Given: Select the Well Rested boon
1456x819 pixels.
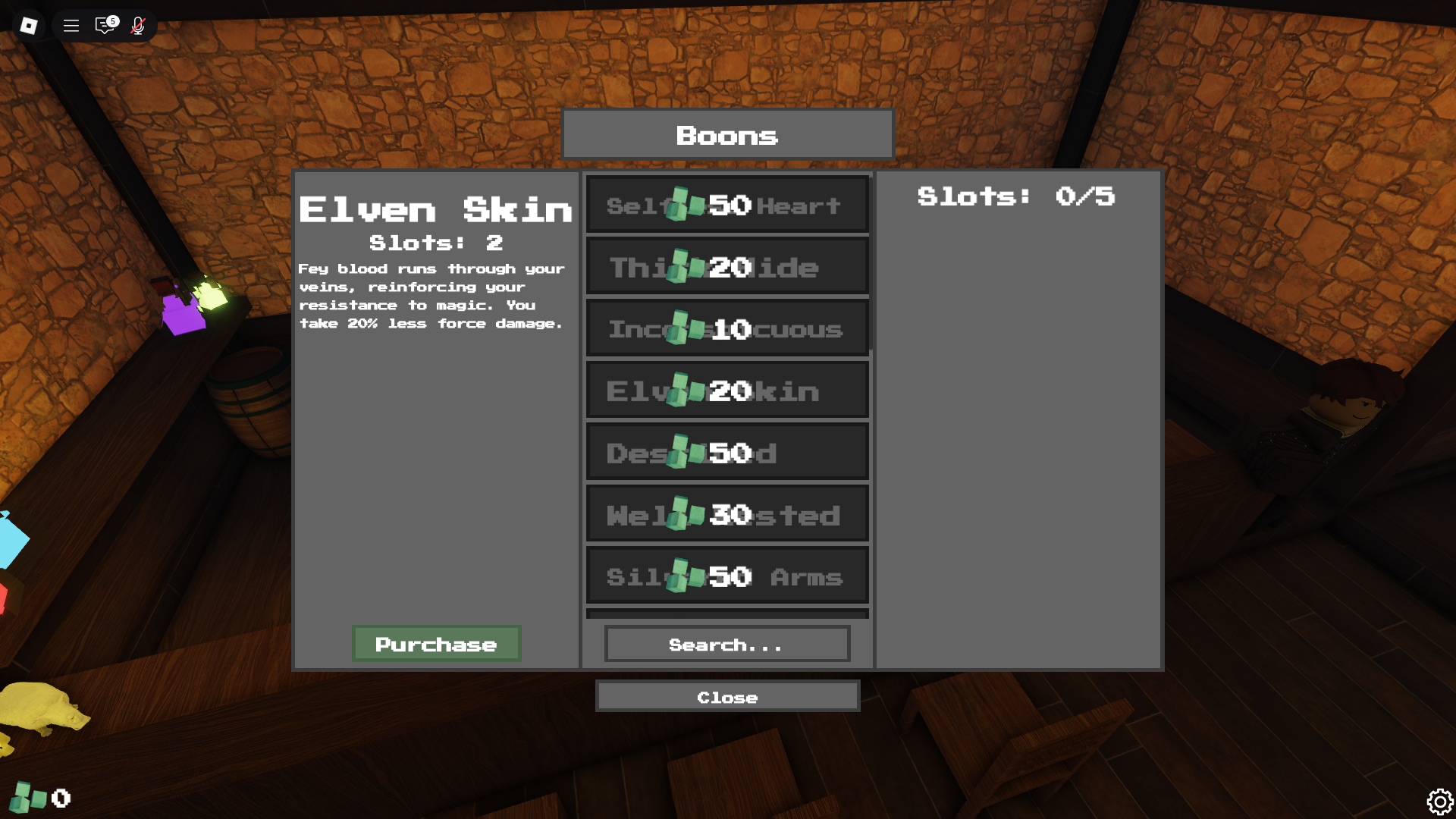Looking at the screenshot, I should click(726, 513).
